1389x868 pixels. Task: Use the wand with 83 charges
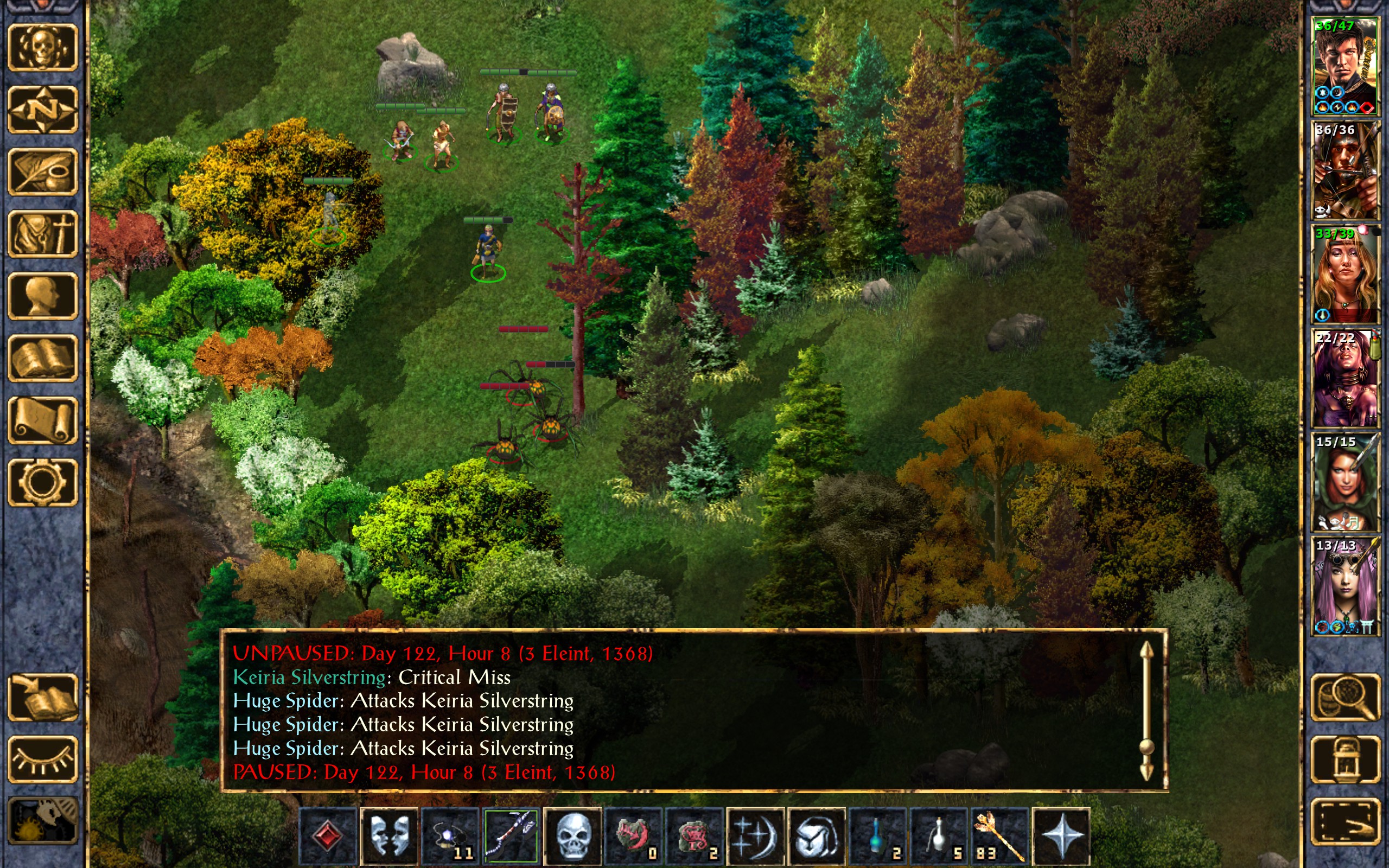click(999, 835)
